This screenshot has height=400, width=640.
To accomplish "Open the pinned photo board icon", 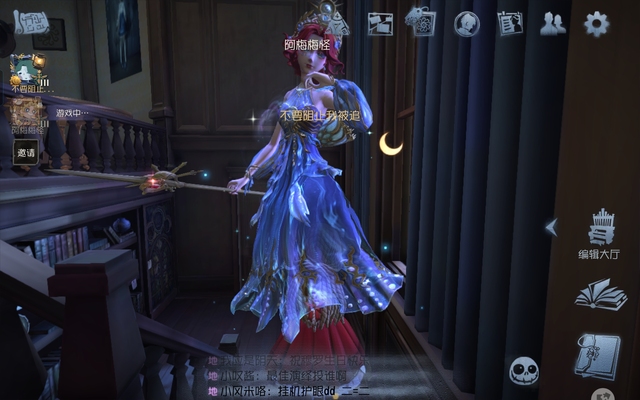I will point(380,24).
